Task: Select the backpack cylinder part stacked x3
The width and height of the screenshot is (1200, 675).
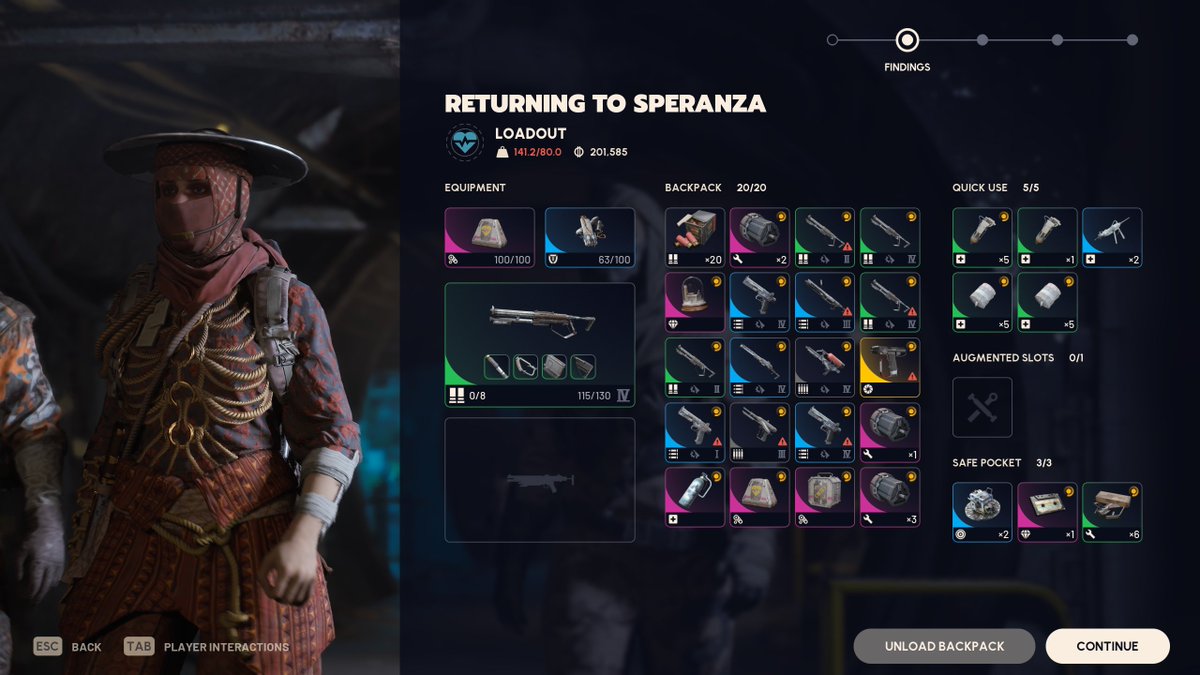Action: click(890, 497)
